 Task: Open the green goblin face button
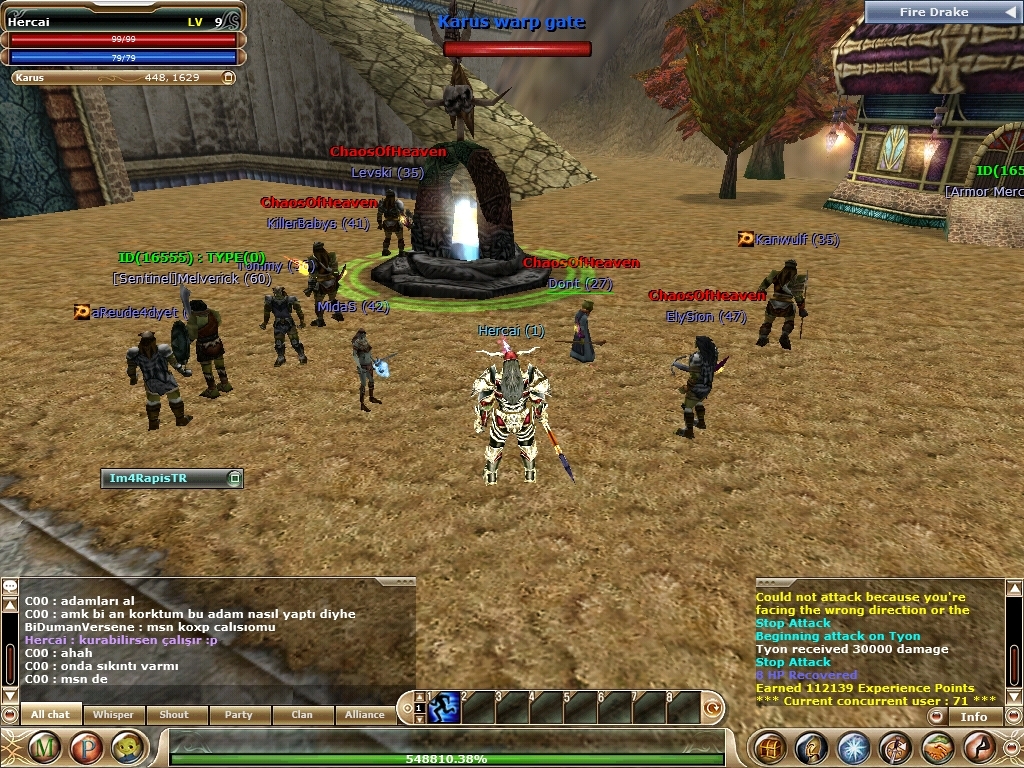pos(127,747)
